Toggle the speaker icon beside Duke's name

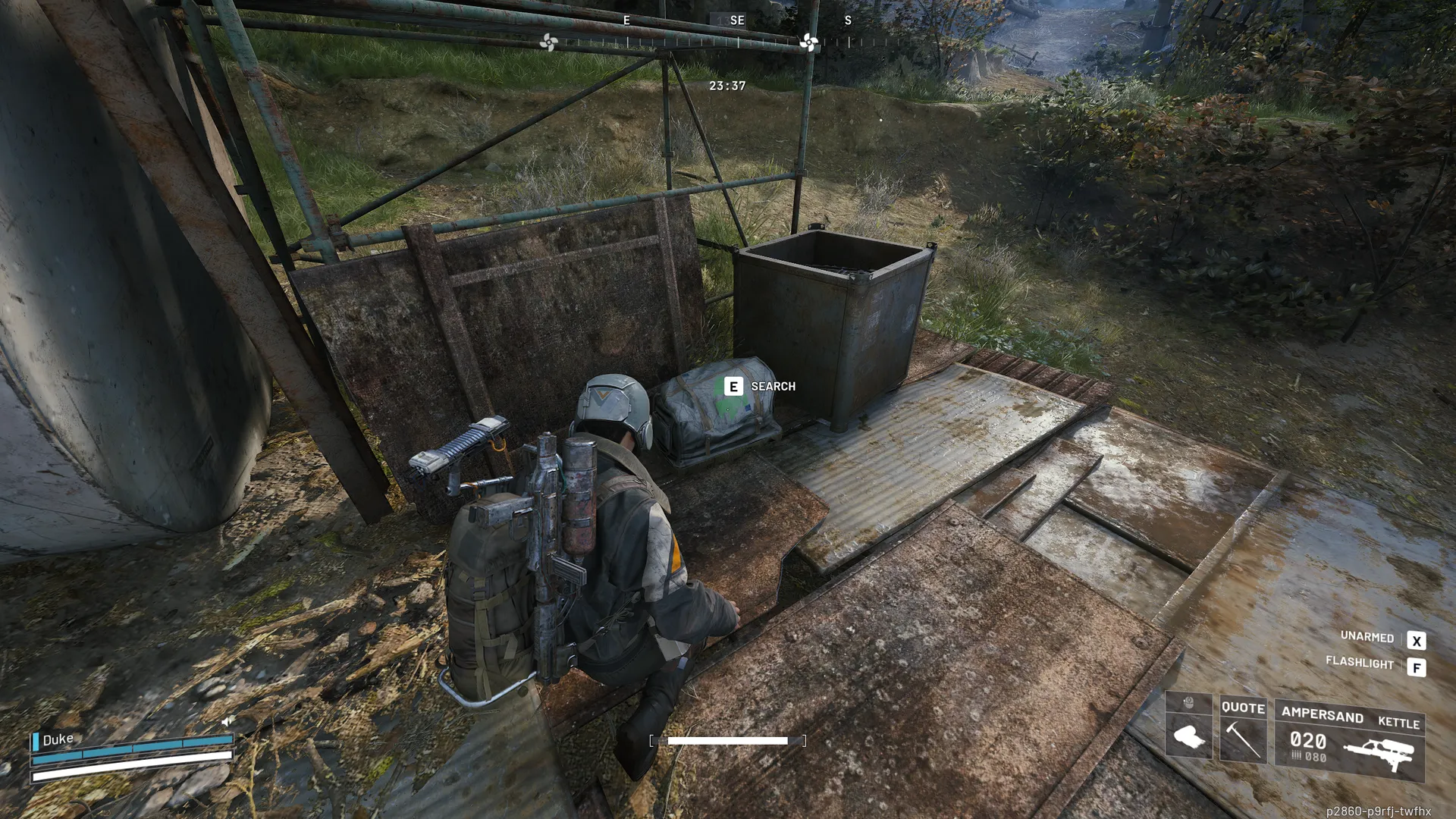pos(227,721)
